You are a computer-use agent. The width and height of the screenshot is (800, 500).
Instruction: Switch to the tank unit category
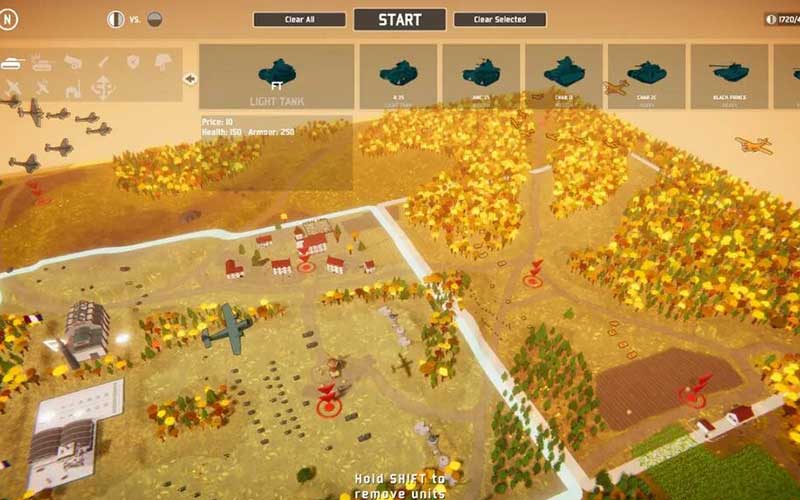[x=14, y=62]
